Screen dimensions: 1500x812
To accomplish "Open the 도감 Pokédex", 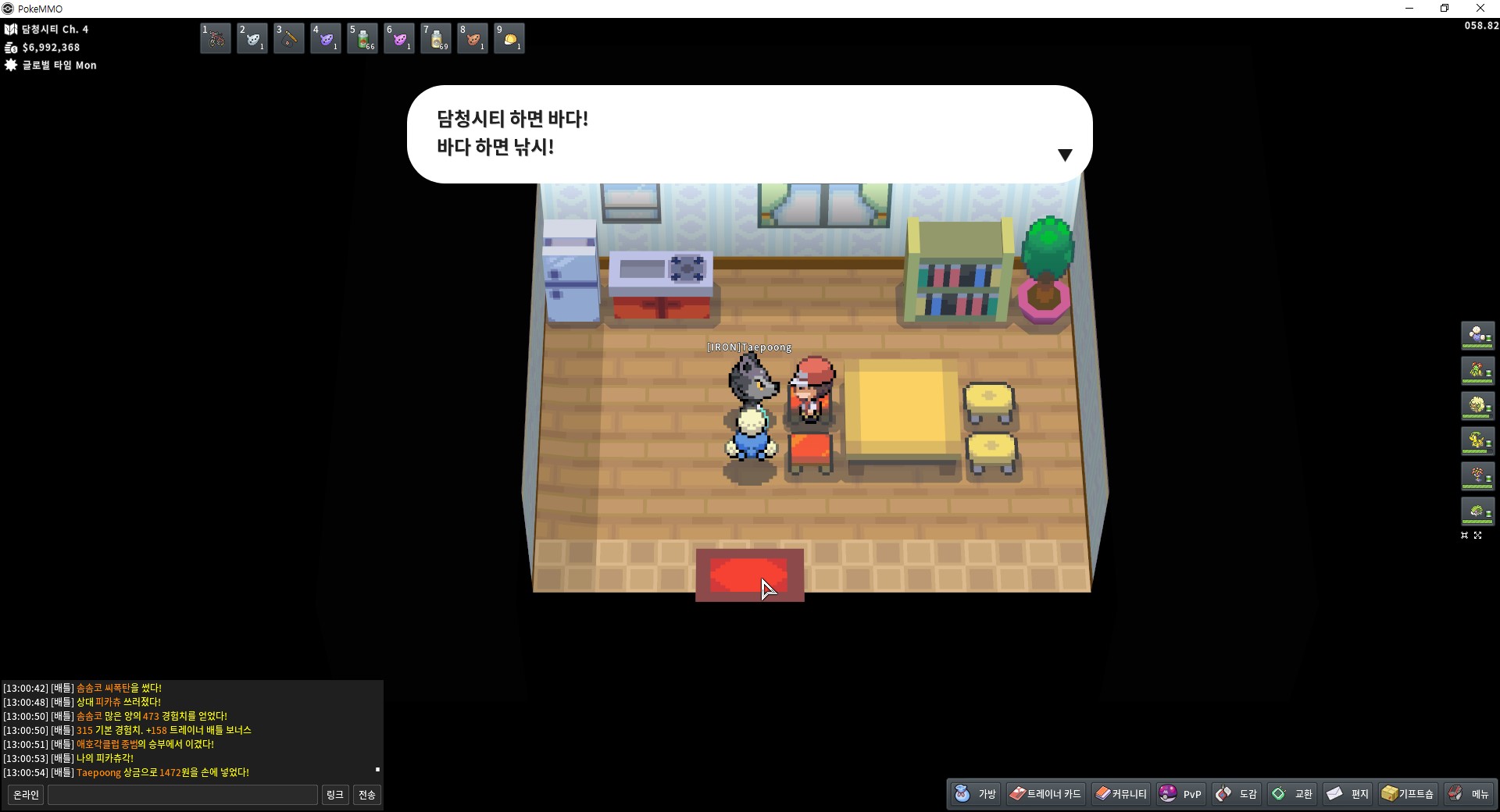I will pos(1237,794).
